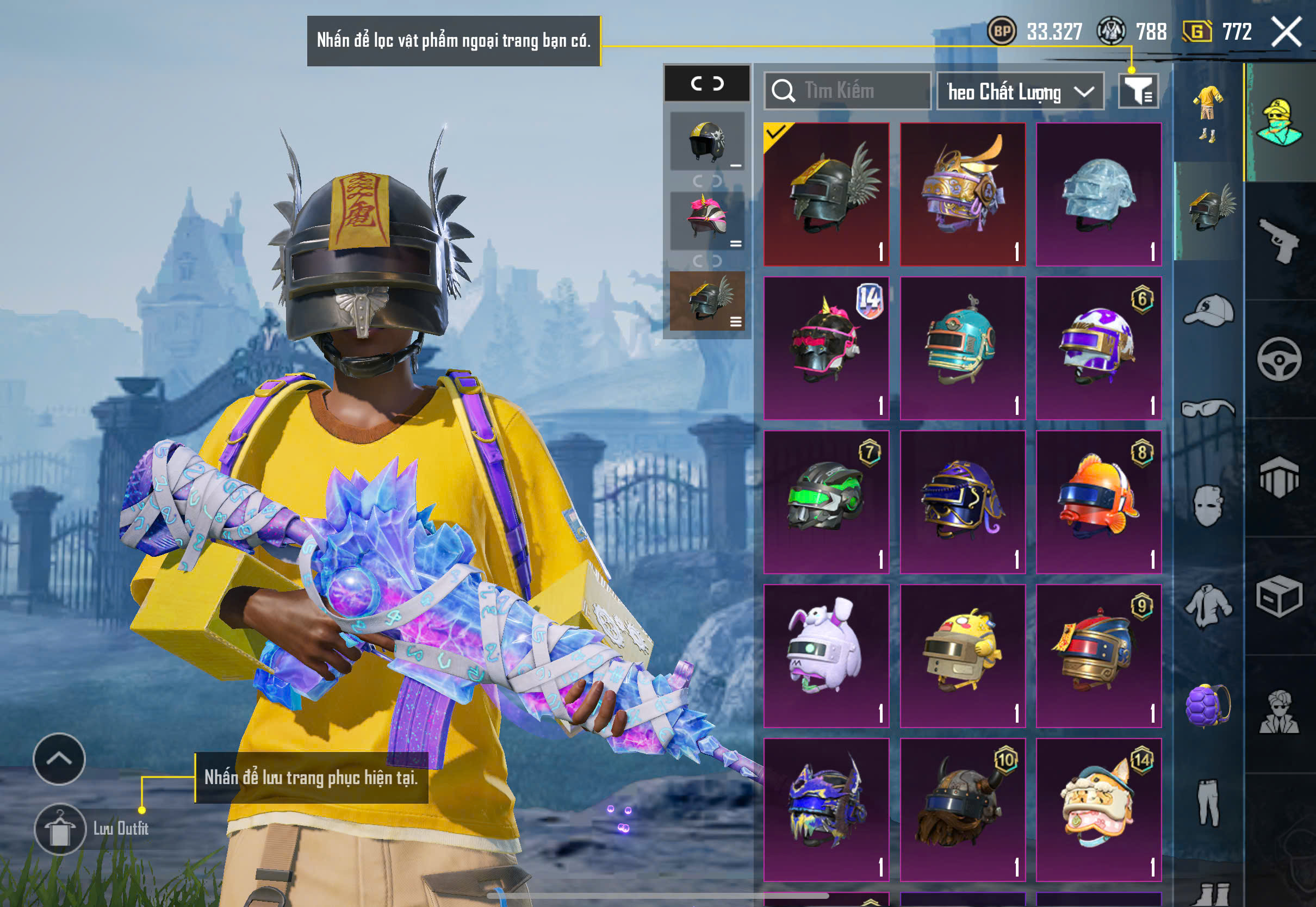Select the white bunny helmet skin

tap(826, 656)
